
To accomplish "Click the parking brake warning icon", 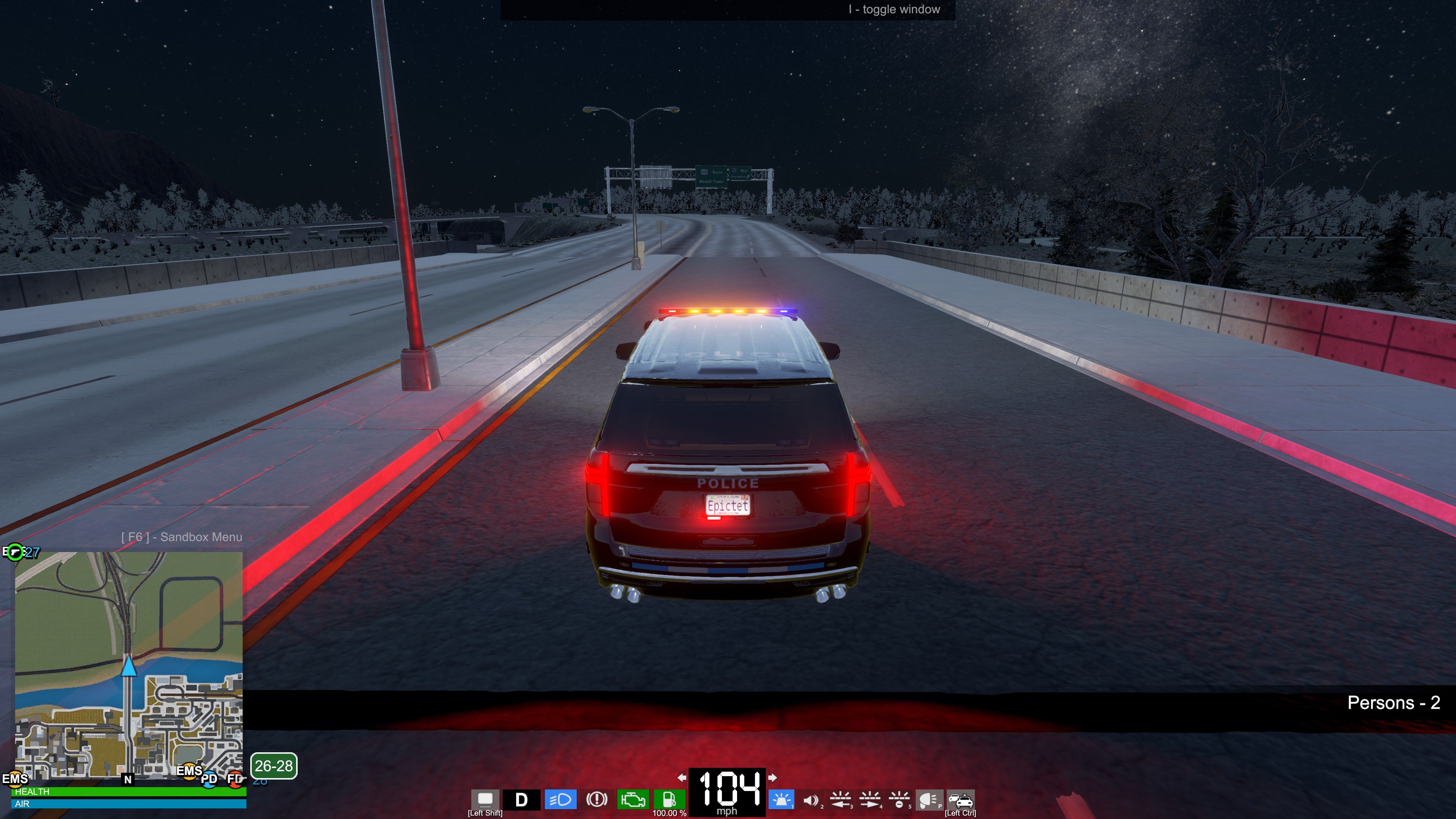I will coord(596,800).
